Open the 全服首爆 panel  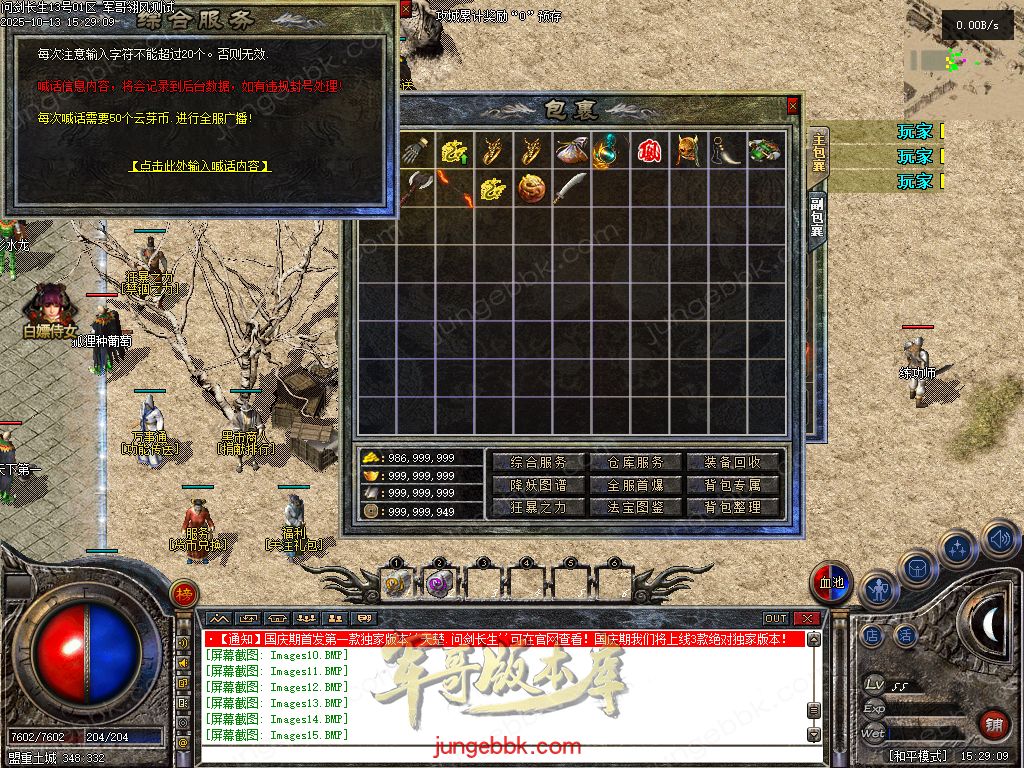(x=635, y=485)
